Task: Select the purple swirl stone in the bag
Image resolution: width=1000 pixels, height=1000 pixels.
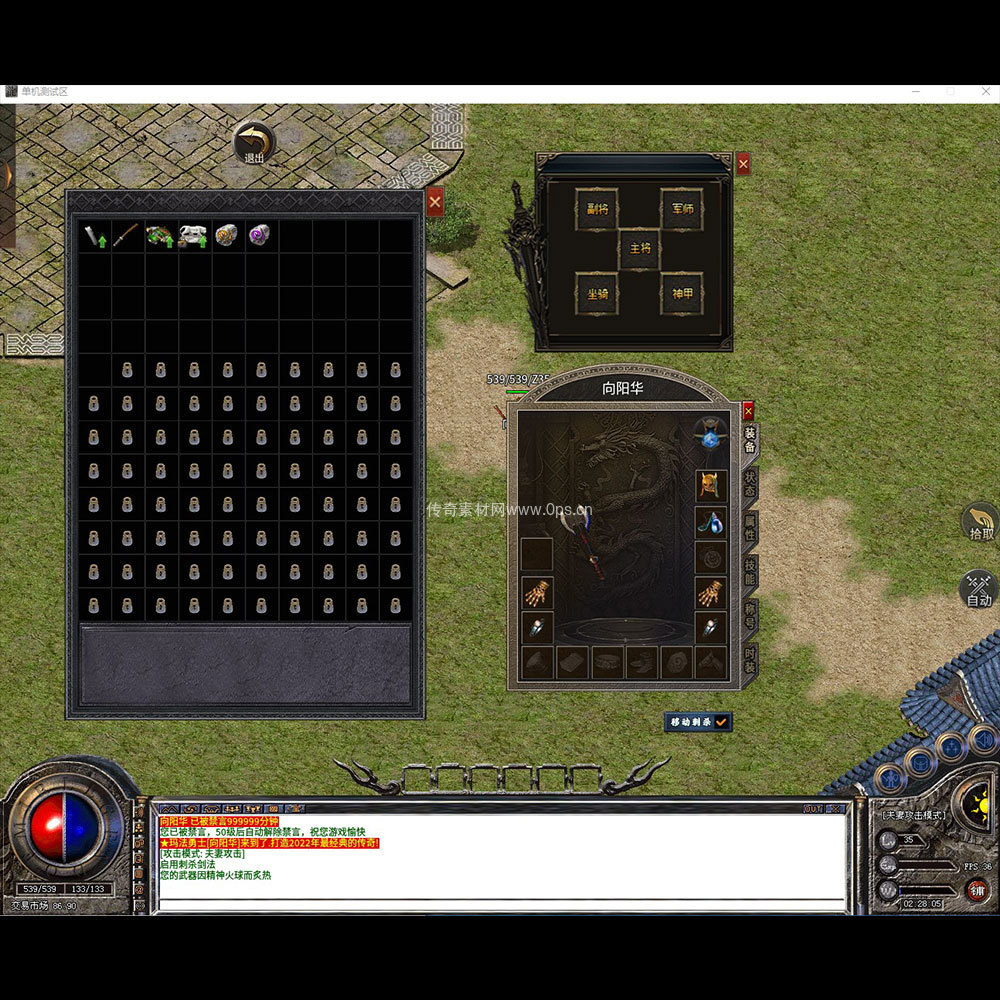Action: 260,236
